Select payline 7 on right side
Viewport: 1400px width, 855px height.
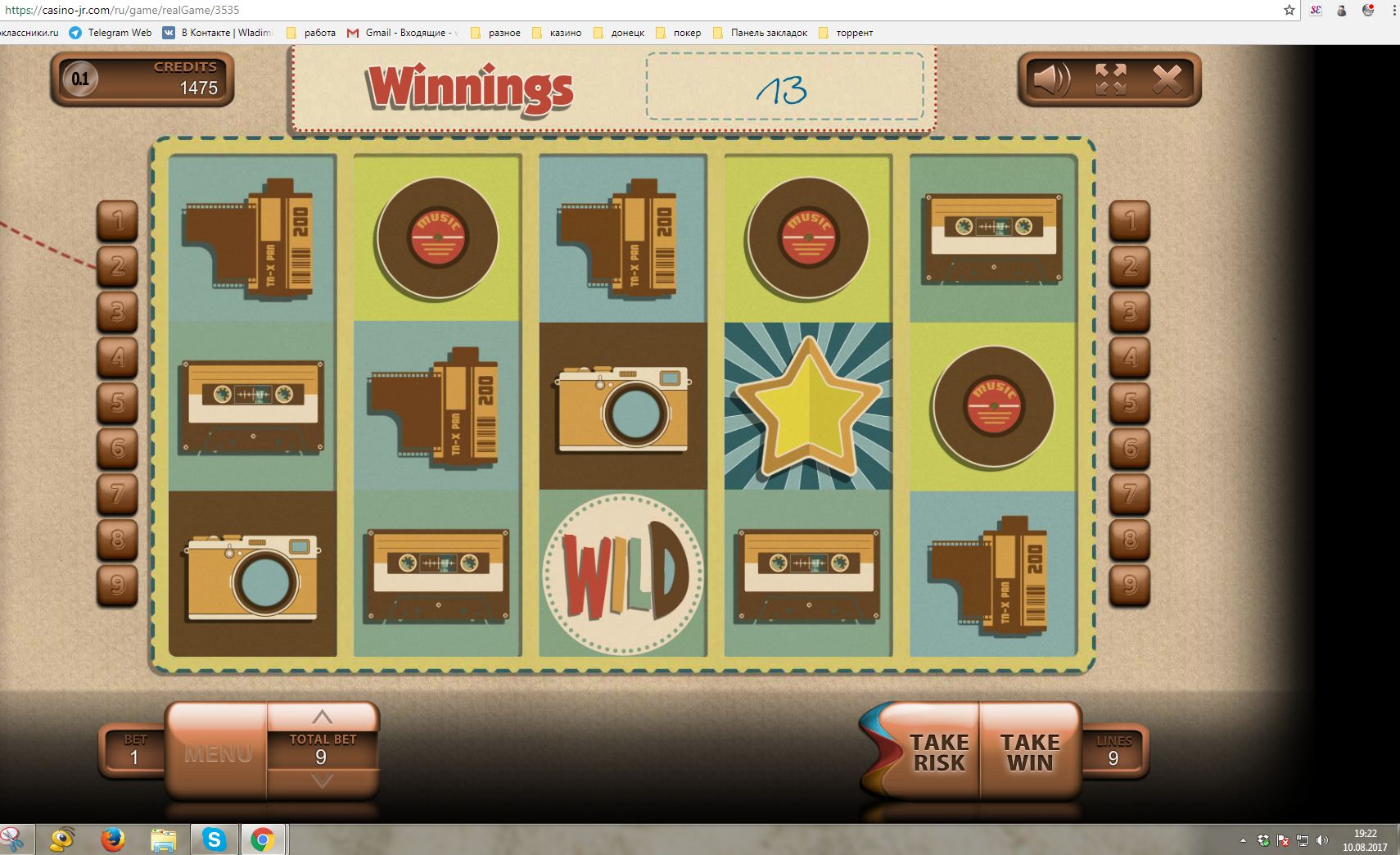[x=1130, y=494]
